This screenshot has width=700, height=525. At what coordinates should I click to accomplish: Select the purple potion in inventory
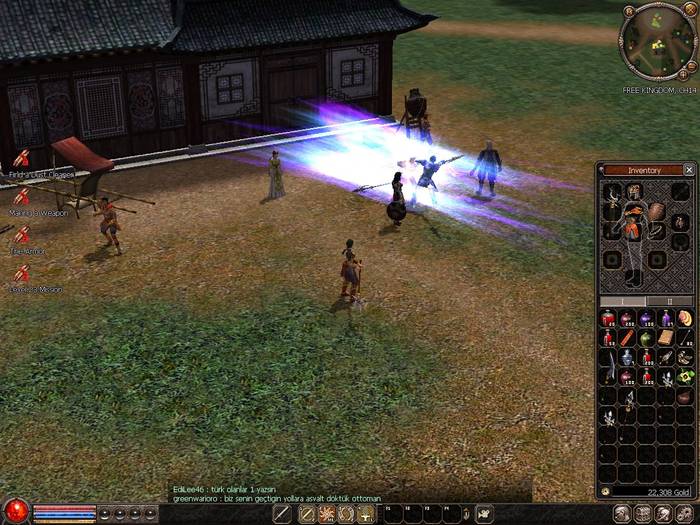pos(646,319)
